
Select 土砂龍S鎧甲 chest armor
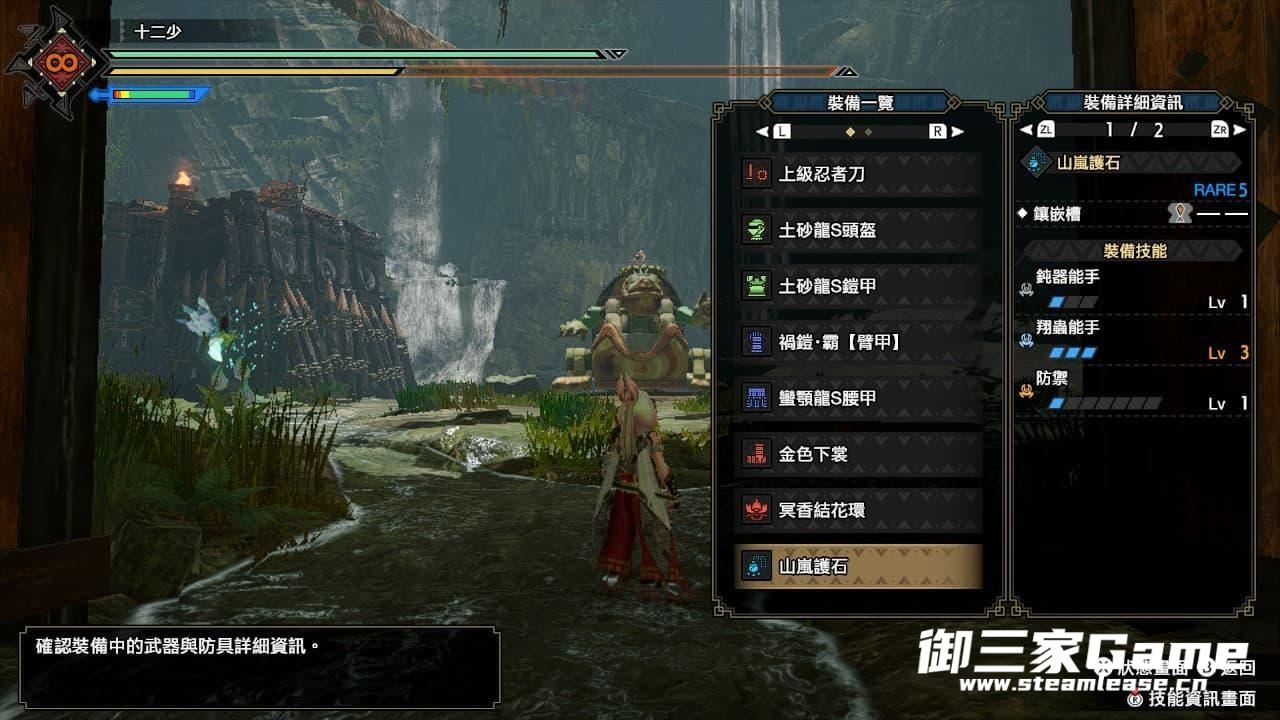pyautogui.click(x=858, y=286)
